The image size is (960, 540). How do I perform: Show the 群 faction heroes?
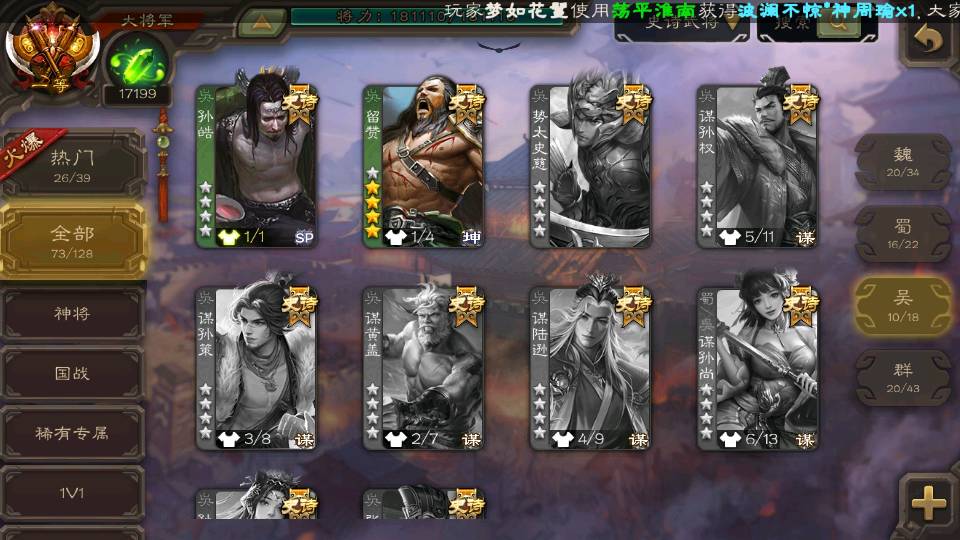902,378
